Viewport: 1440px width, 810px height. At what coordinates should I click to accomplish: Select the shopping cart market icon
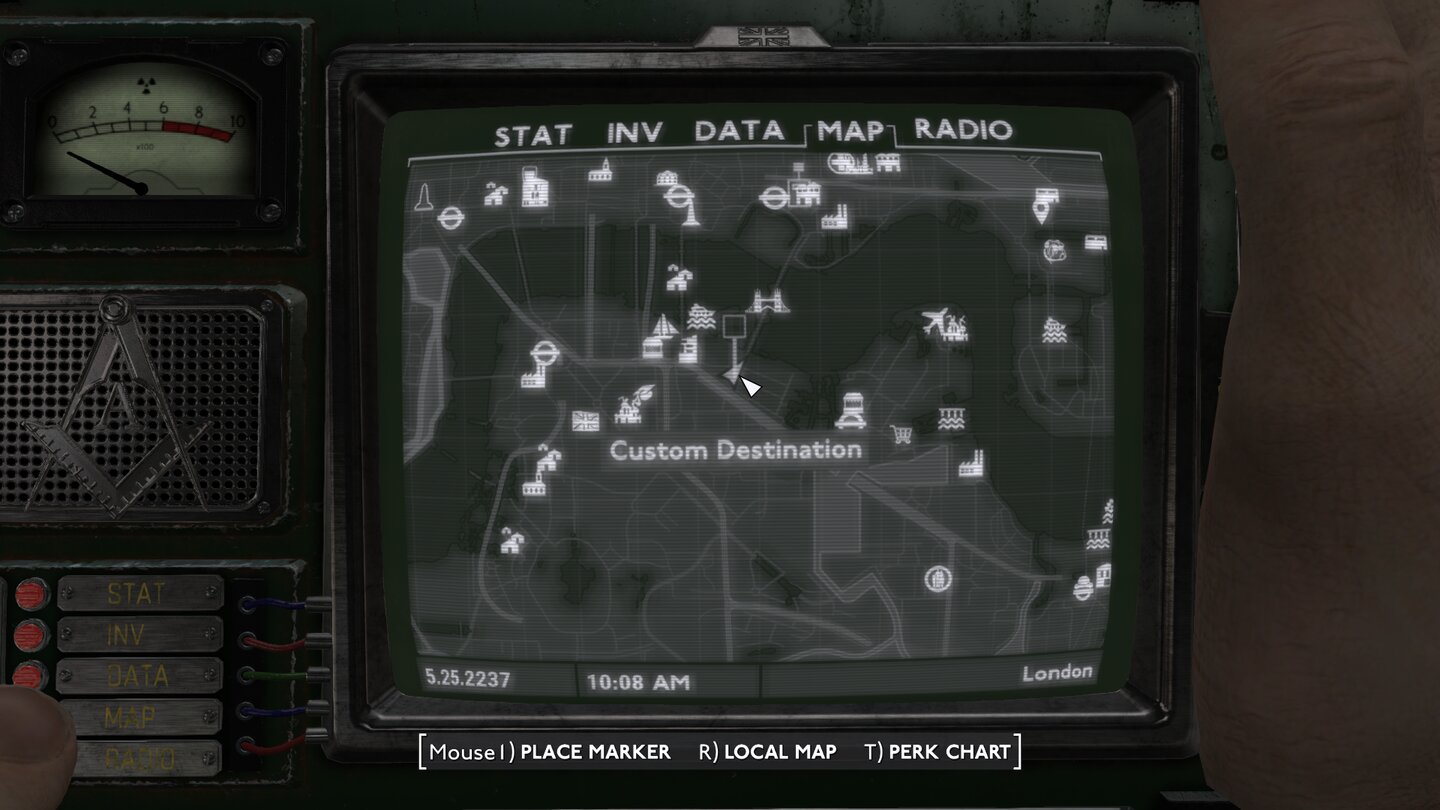point(900,434)
